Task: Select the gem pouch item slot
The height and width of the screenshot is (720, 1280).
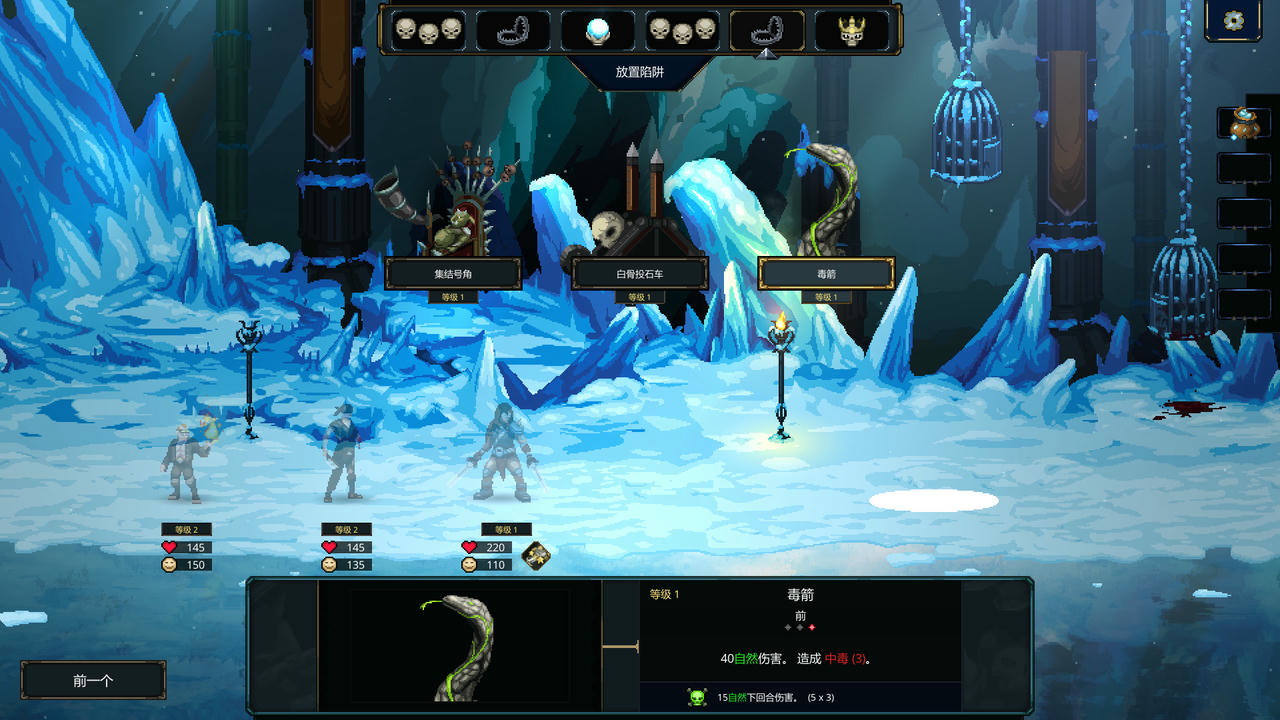Action: click(x=1243, y=123)
